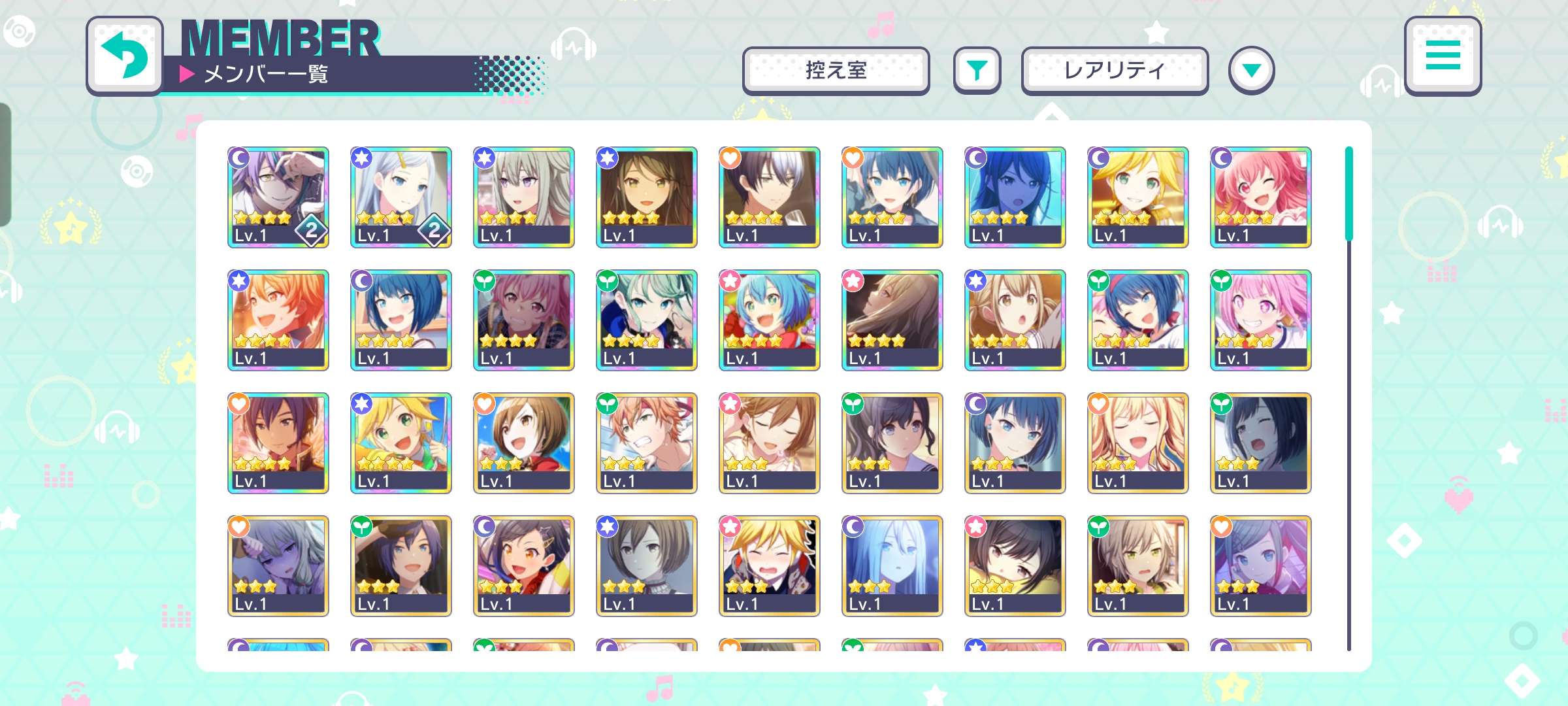Select the purple-haired card with hat
The width and height of the screenshot is (1568, 706).
[x=278, y=197]
